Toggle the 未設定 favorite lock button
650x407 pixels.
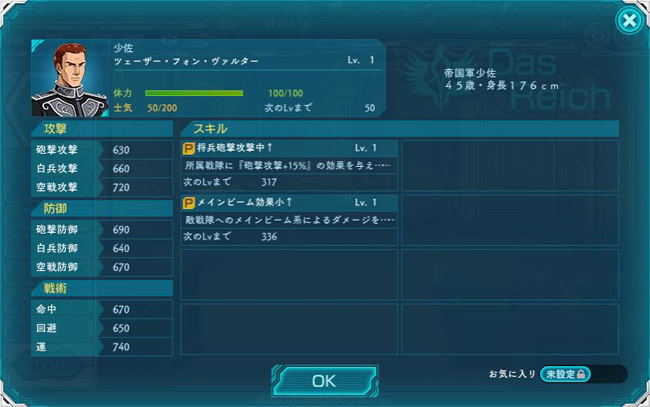[x=566, y=374]
